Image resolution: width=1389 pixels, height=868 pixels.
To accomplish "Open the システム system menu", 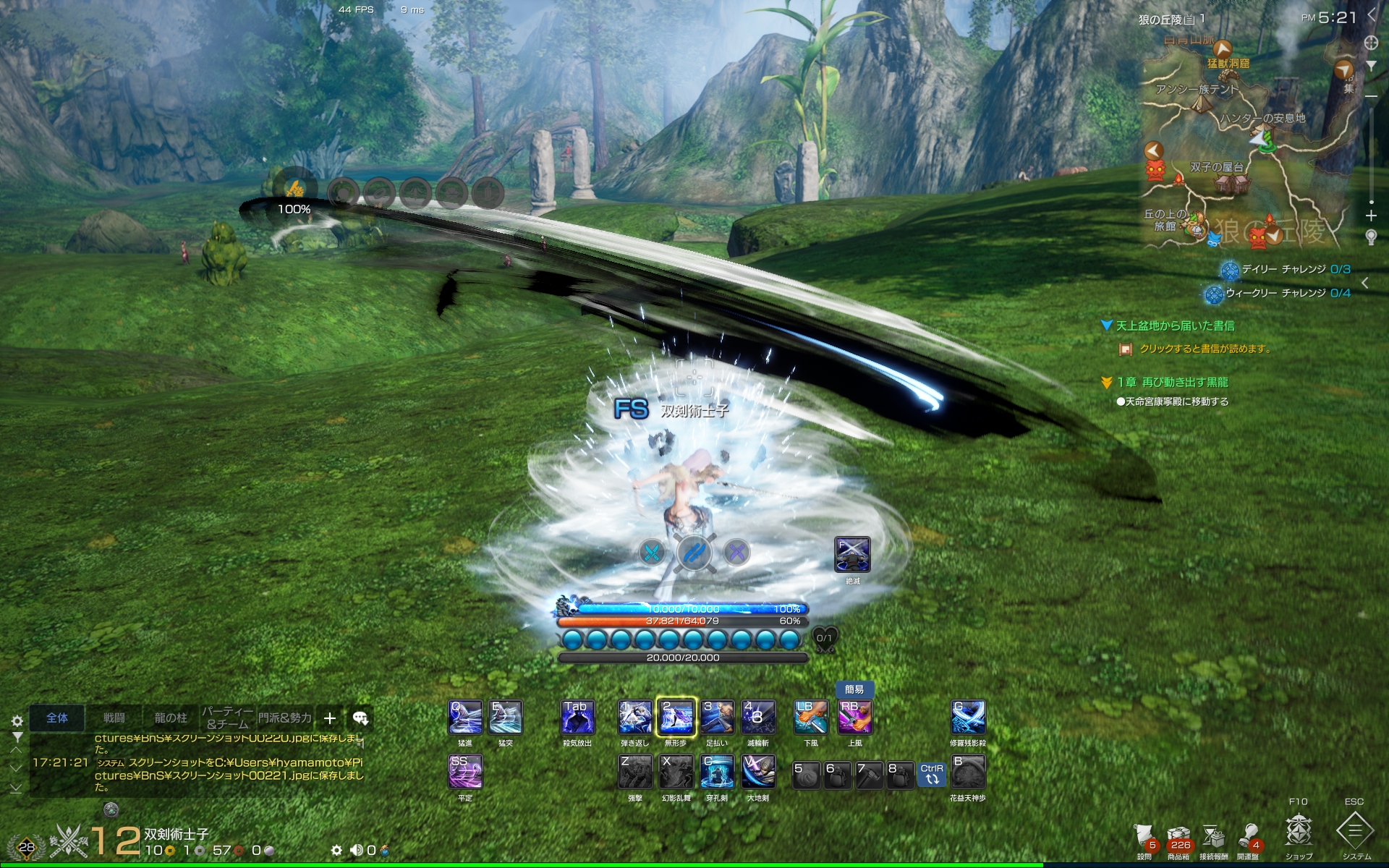I will (x=1355, y=830).
